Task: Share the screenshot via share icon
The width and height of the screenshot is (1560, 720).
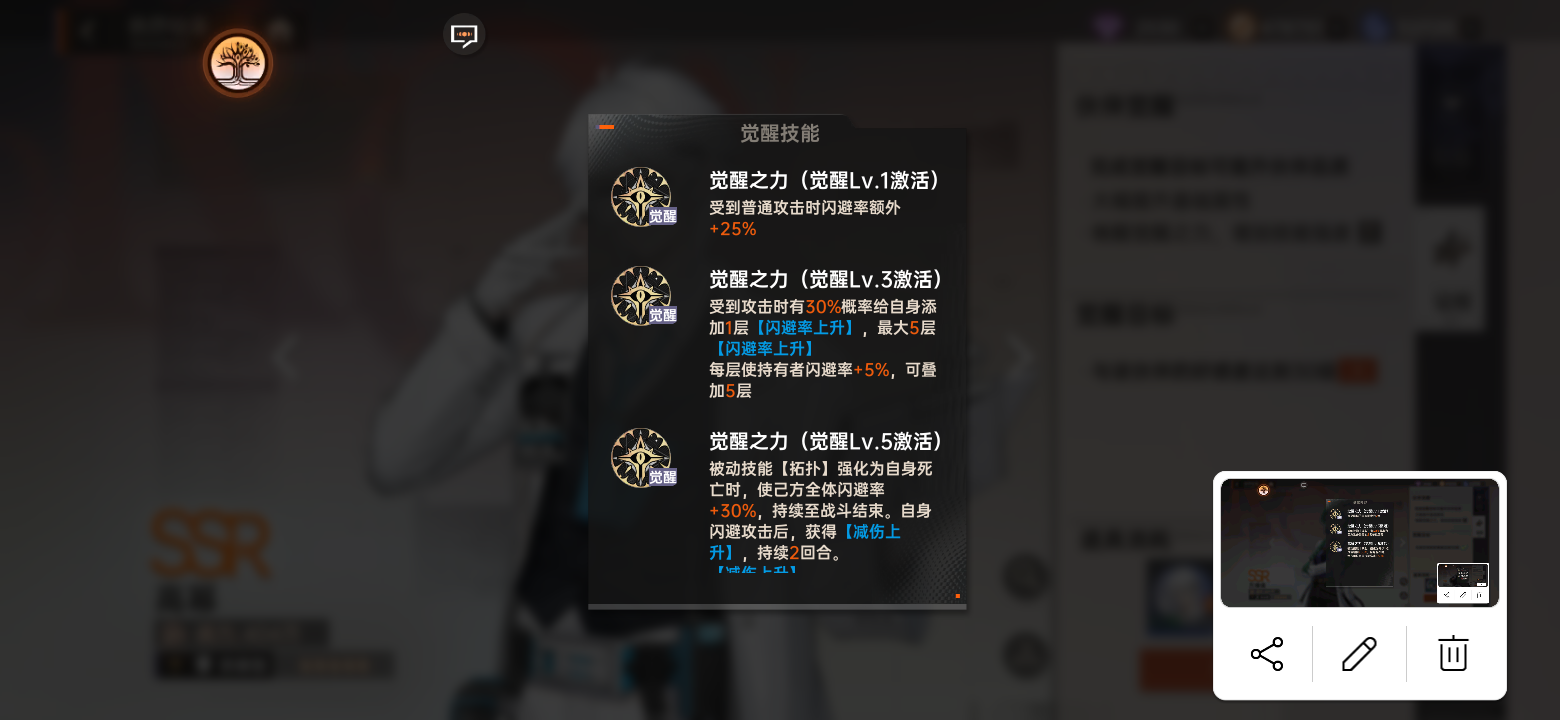Action: (x=1266, y=654)
